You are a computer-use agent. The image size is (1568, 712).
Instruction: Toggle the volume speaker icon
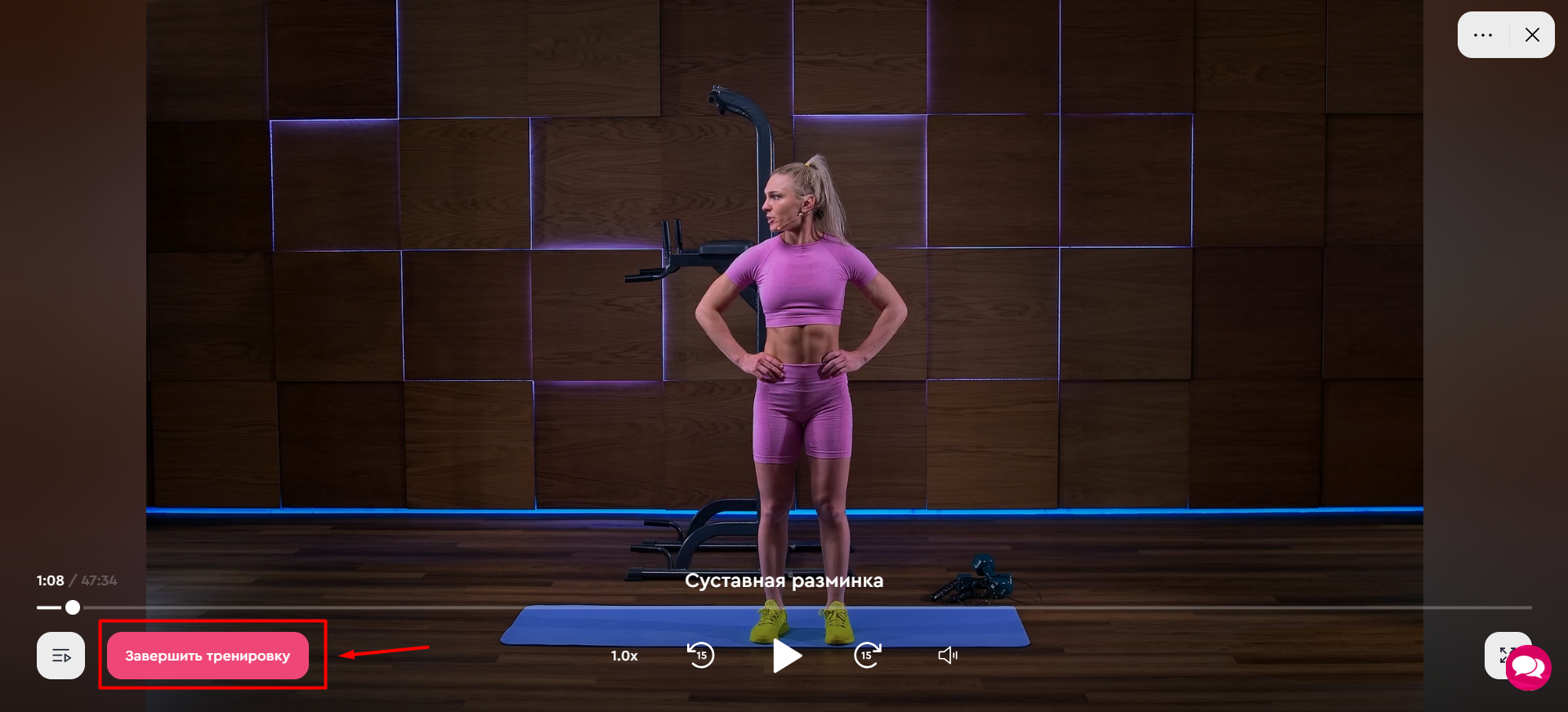pos(948,656)
